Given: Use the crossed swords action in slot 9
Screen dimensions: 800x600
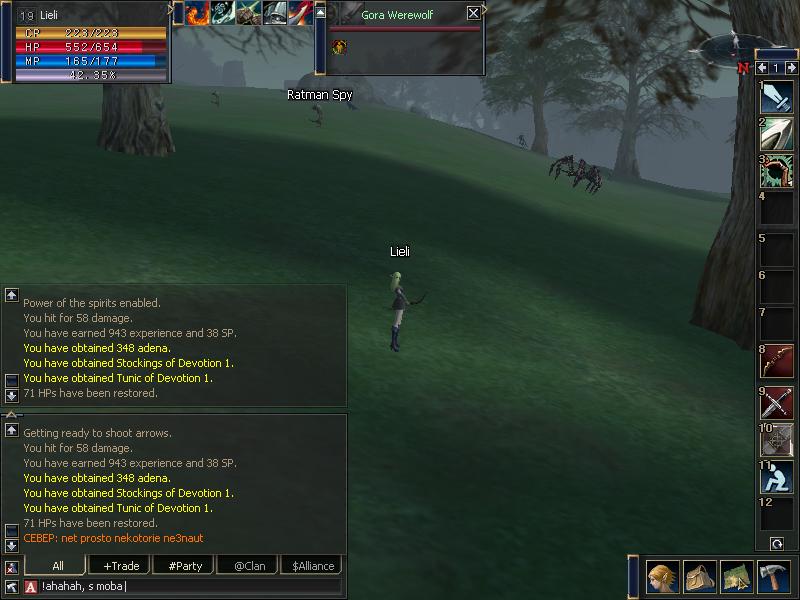Looking at the screenshot, I should click(776, 403).
